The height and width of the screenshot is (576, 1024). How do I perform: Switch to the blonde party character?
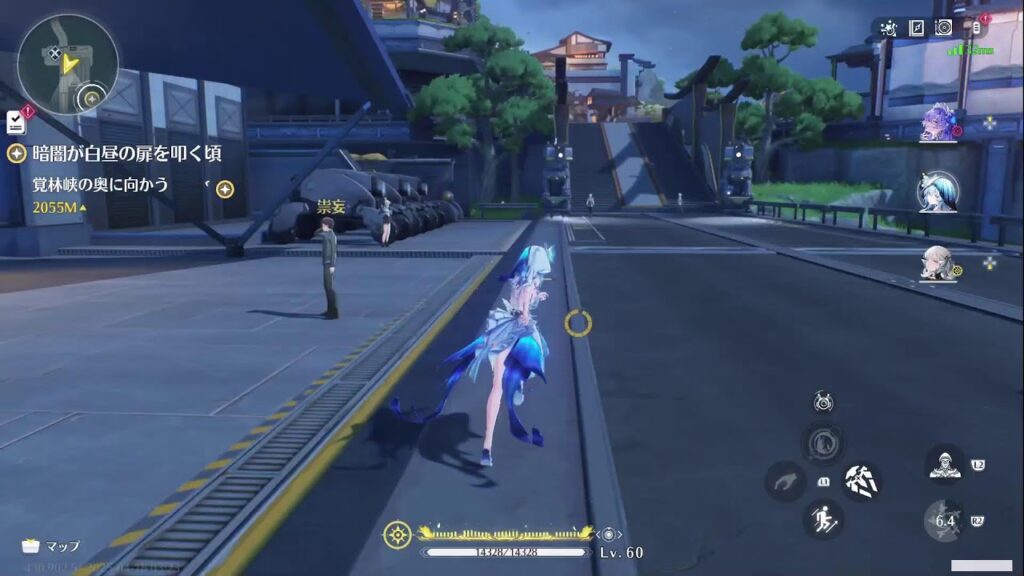pyautogui.click(x=937, y=262)
